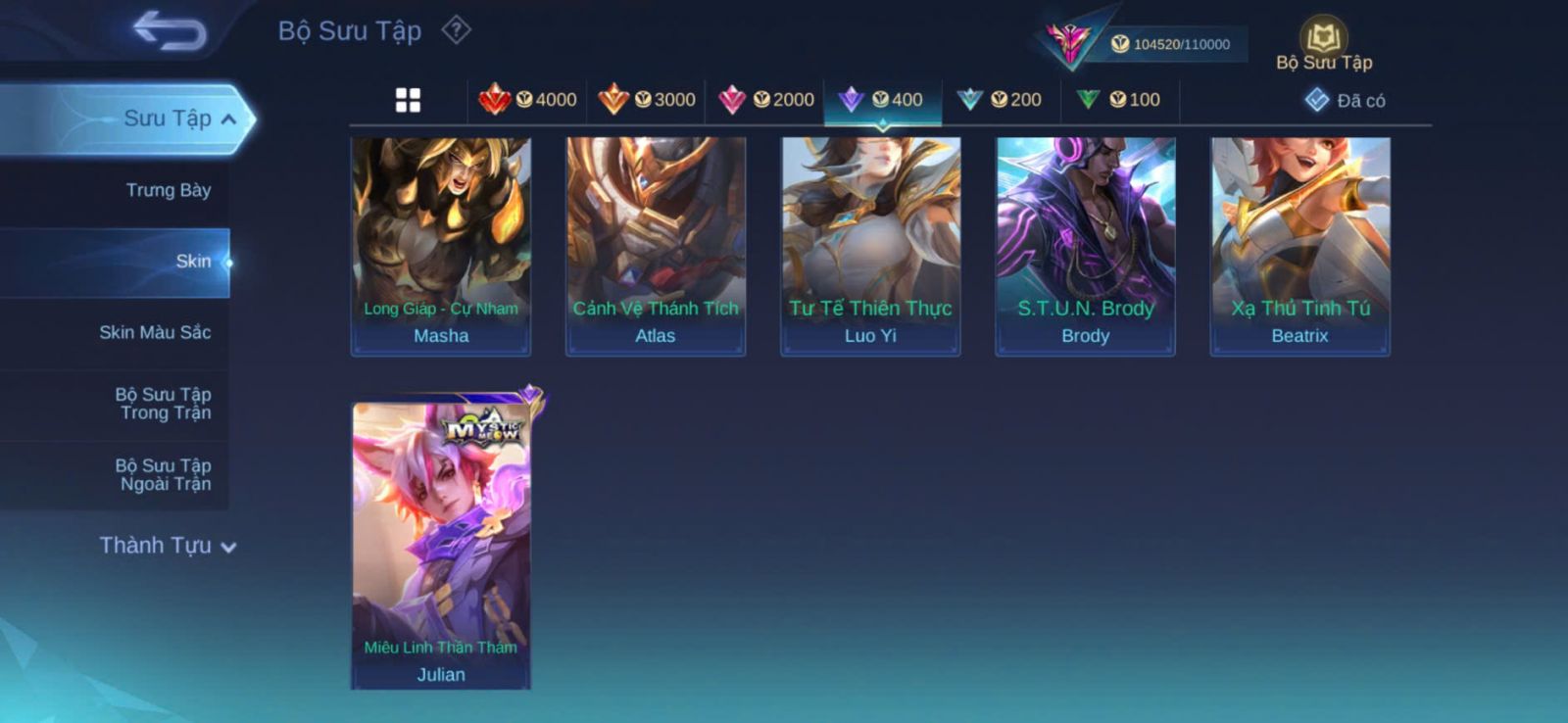
Task: Open the collection help question mark
Action: coord(456,30)
